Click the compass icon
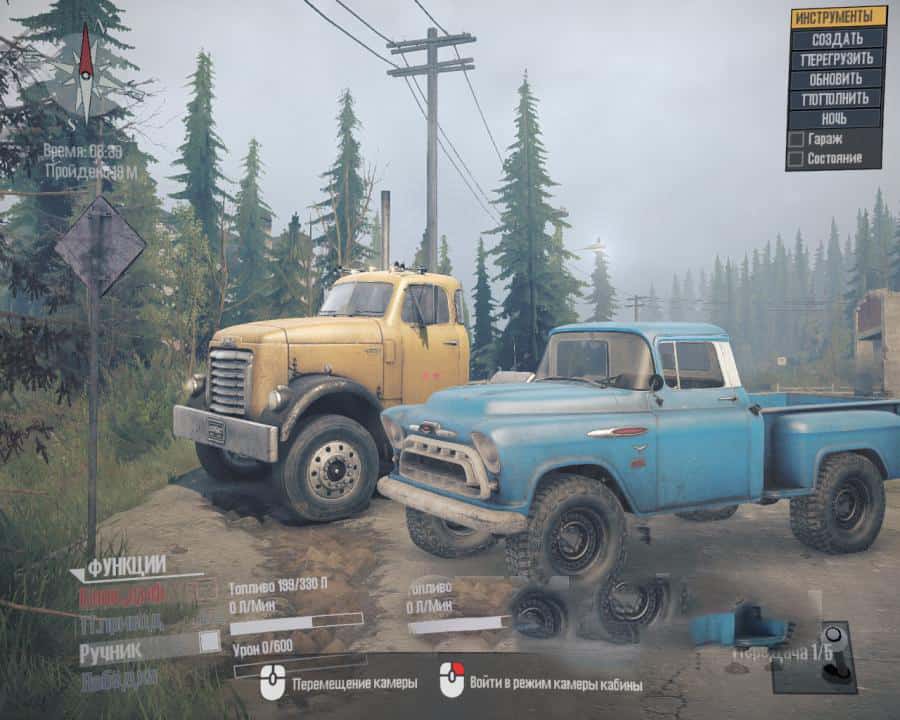900x720 pixels. point(86,70)
